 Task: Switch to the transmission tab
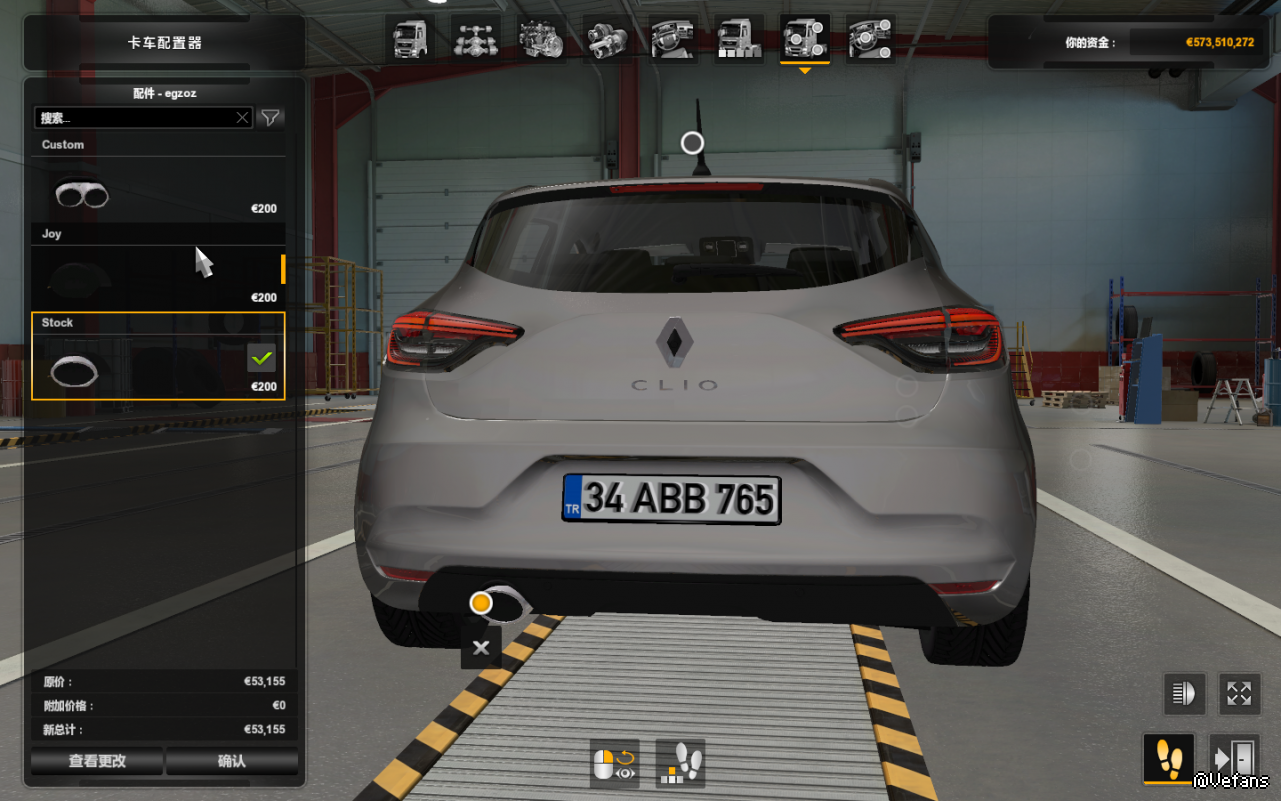click(607, 40)
